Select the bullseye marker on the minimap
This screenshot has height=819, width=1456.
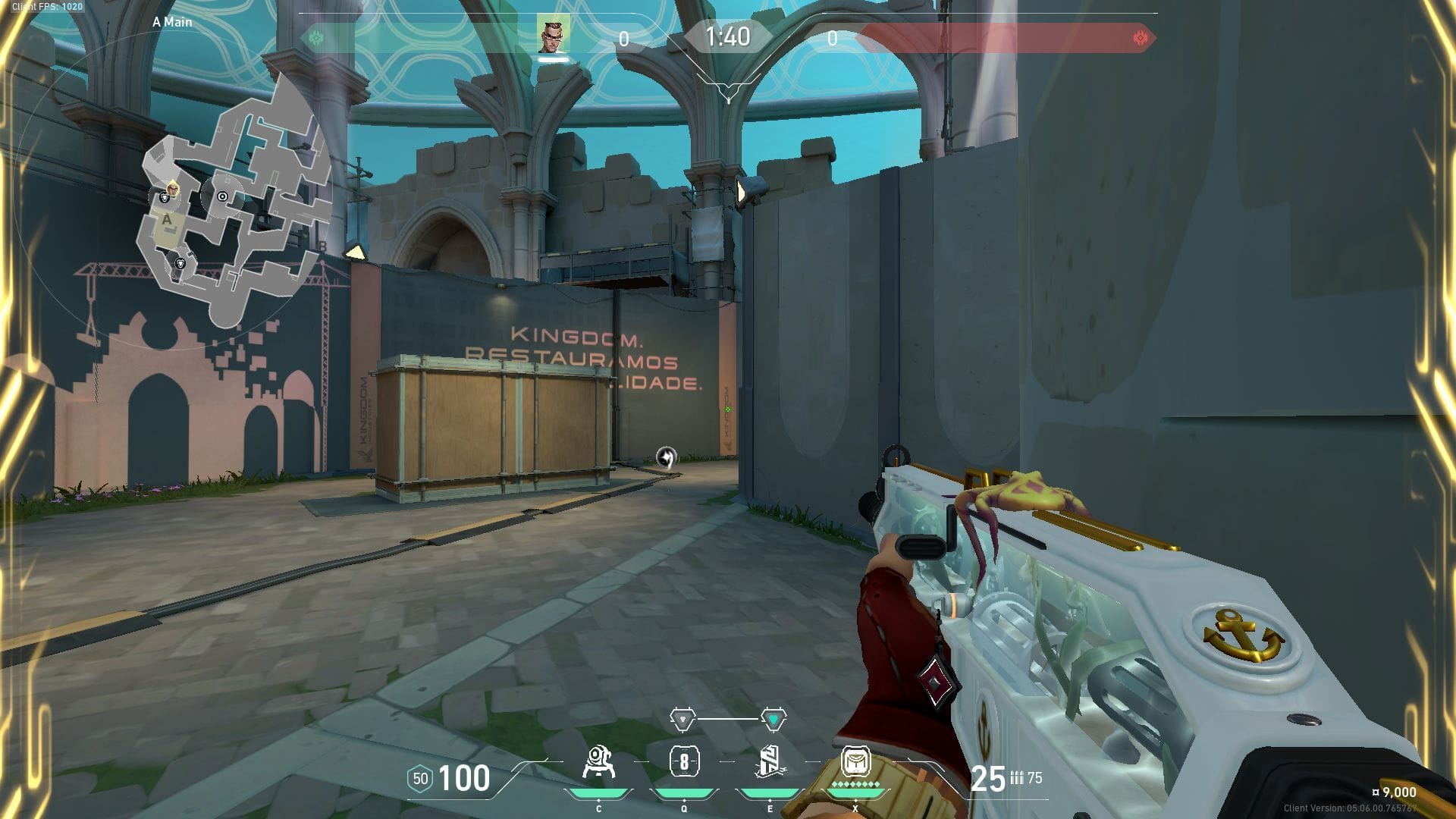(222, 196)
